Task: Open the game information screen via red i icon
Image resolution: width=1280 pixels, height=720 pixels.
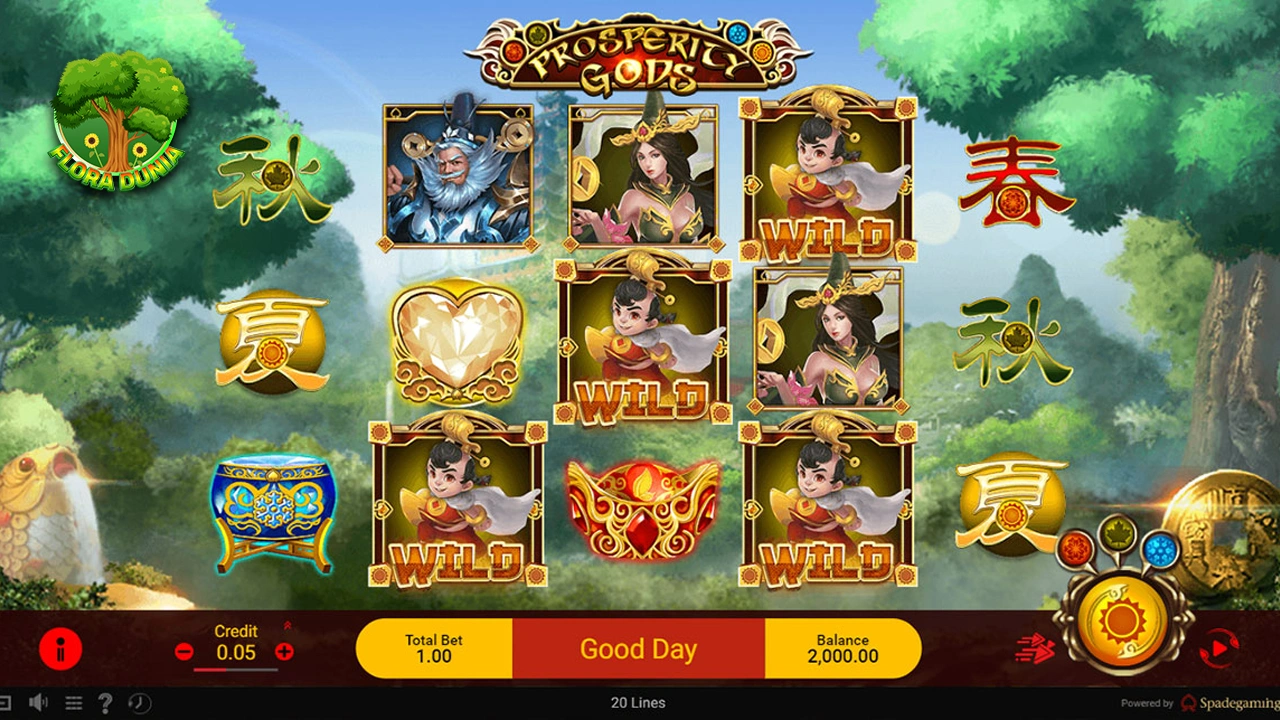Action: click(62, 648)
